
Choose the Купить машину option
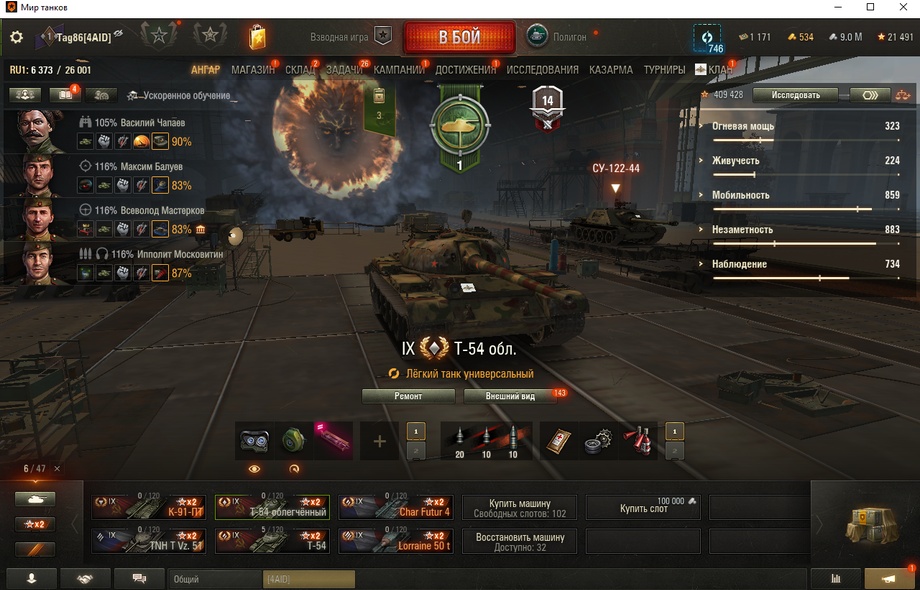click(x=519, y=507)
